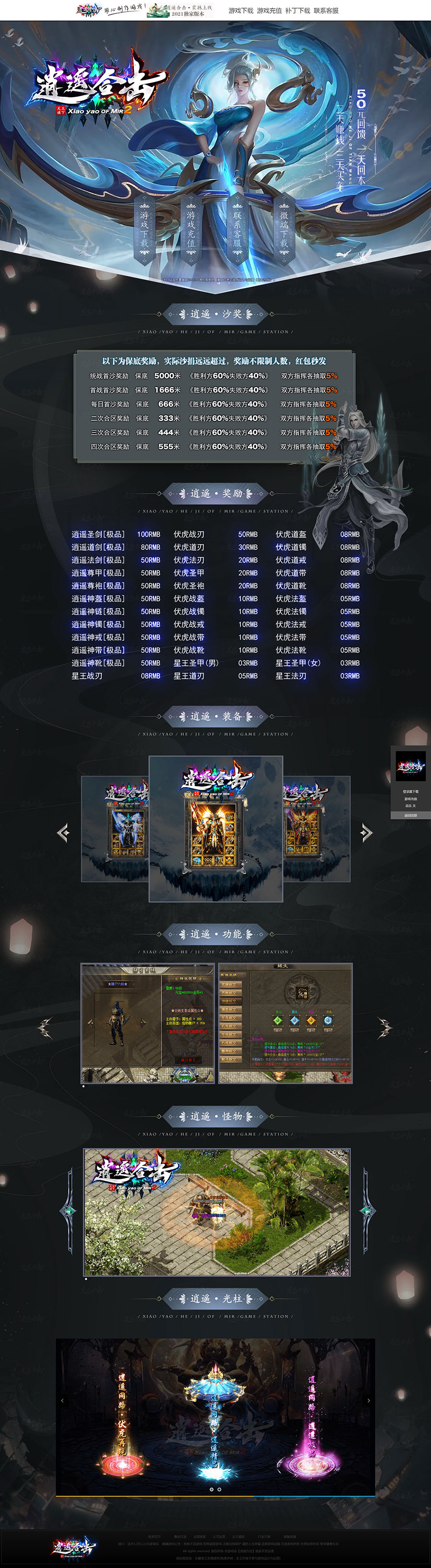Select the 游戏充值 hanging banner button

(191, 229)
